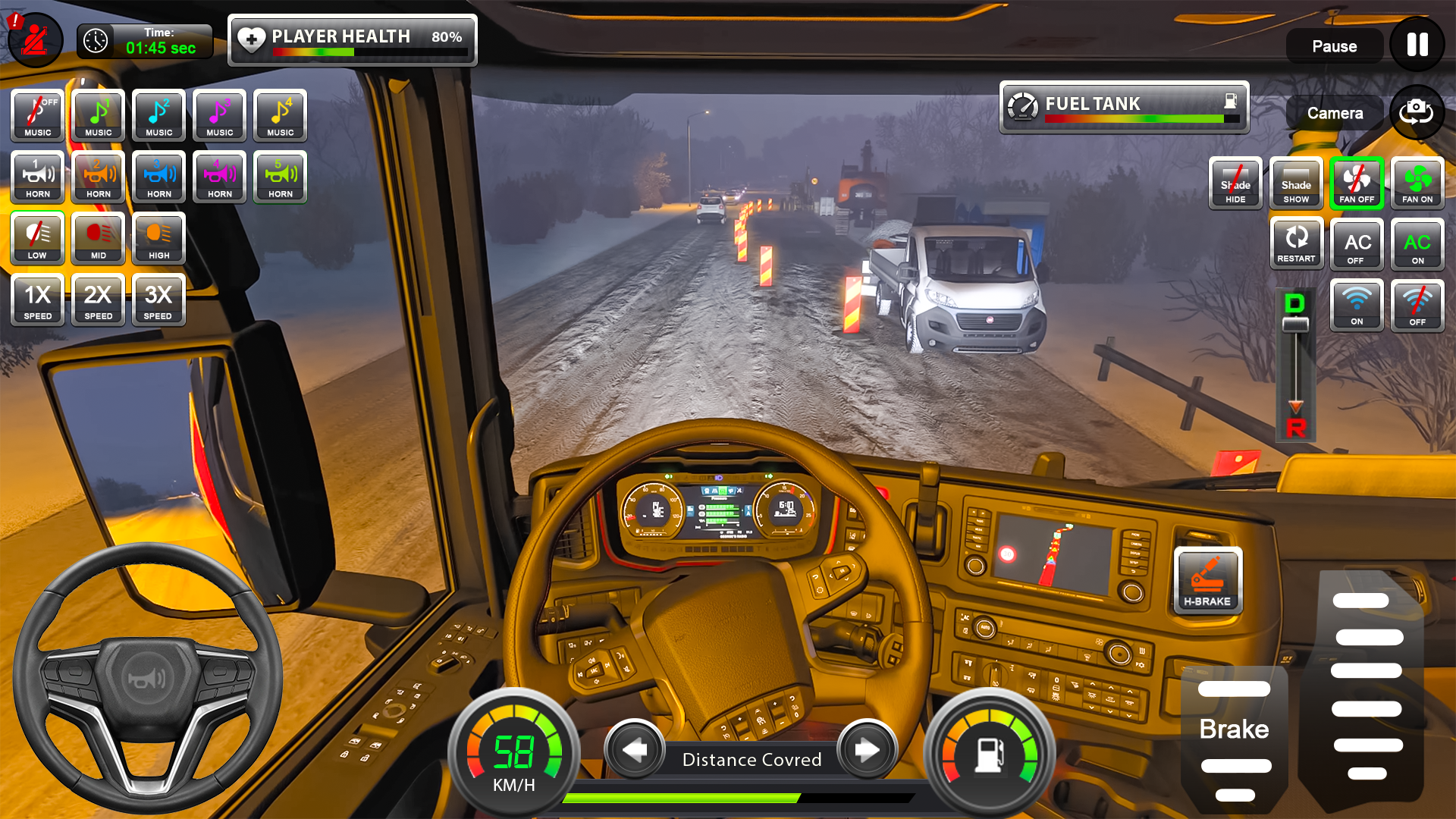Screen dimensions: 1456x819
Task: Turn the cabin fan ON
Action: pyautogui.click(x=1417, y=182)
